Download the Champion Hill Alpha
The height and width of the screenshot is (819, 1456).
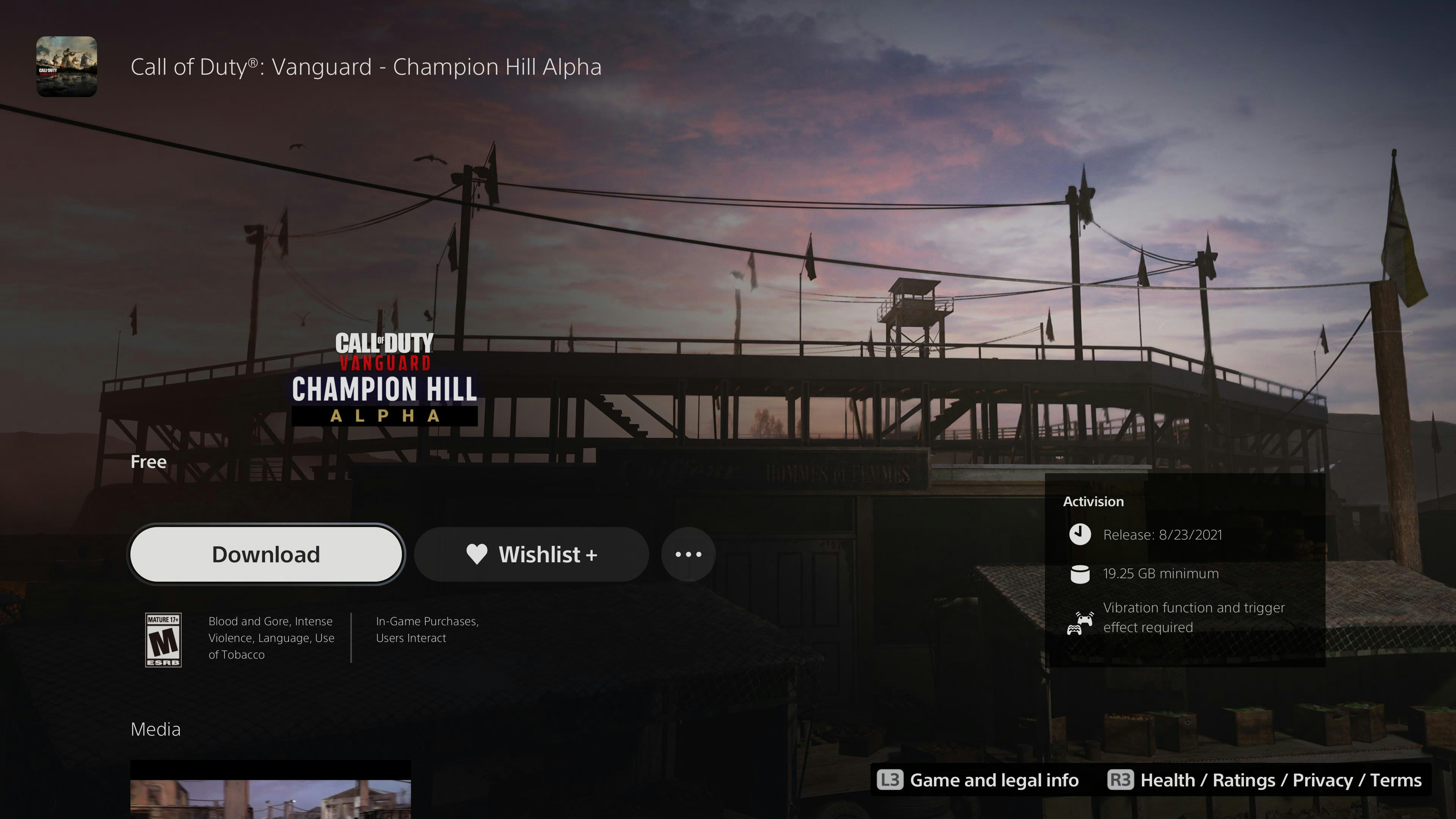coord(266,554)
